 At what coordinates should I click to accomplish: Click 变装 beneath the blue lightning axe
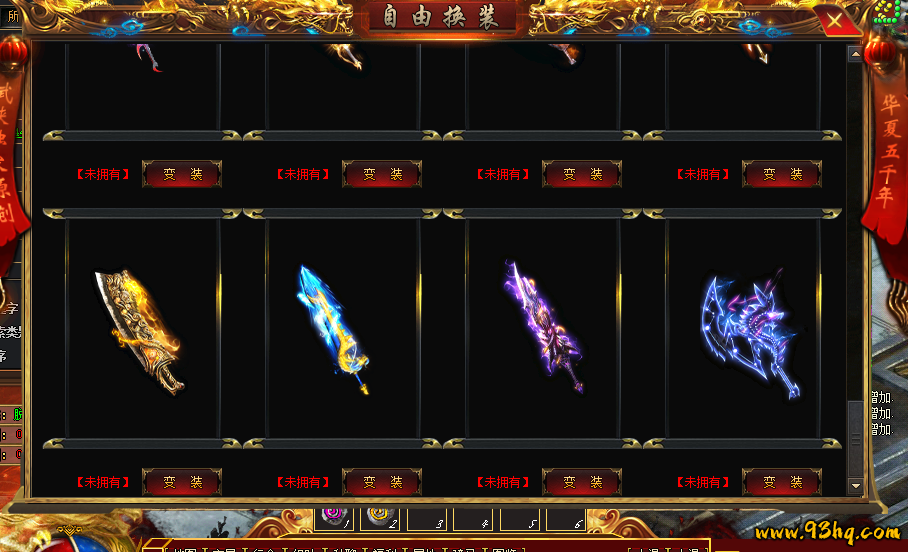(782, 482)
